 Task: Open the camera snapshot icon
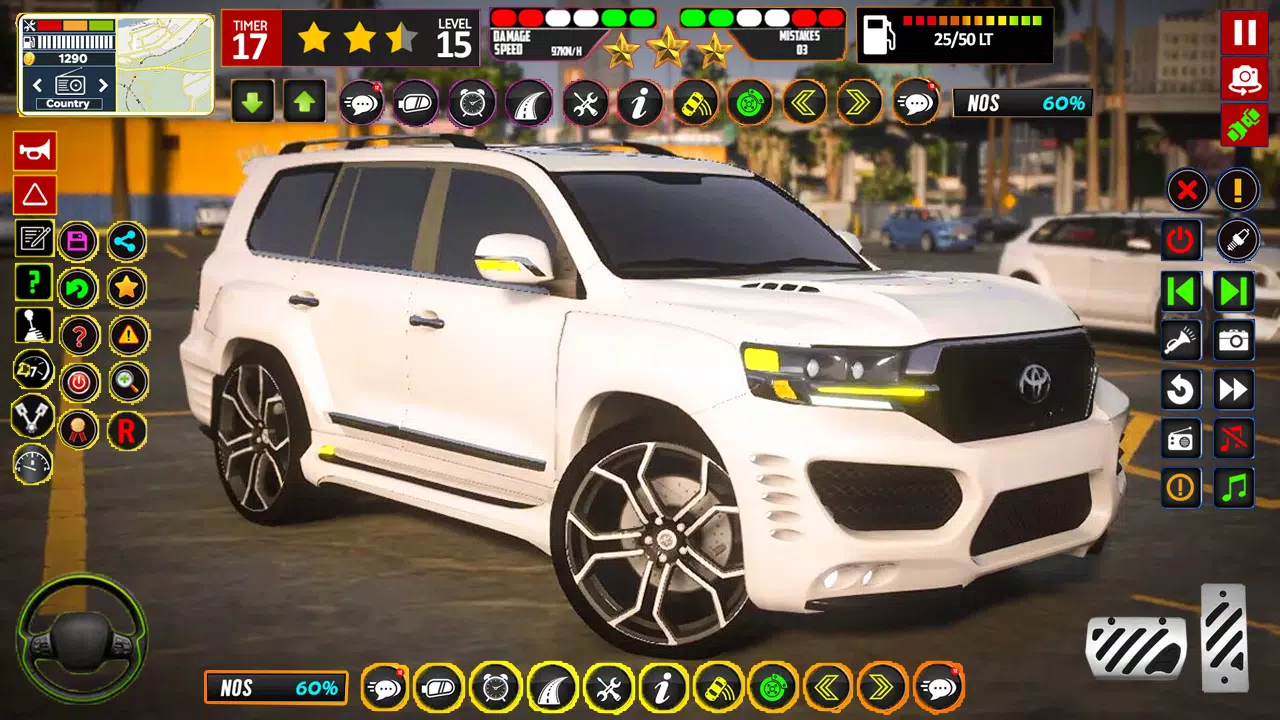tap(1233, 340)
